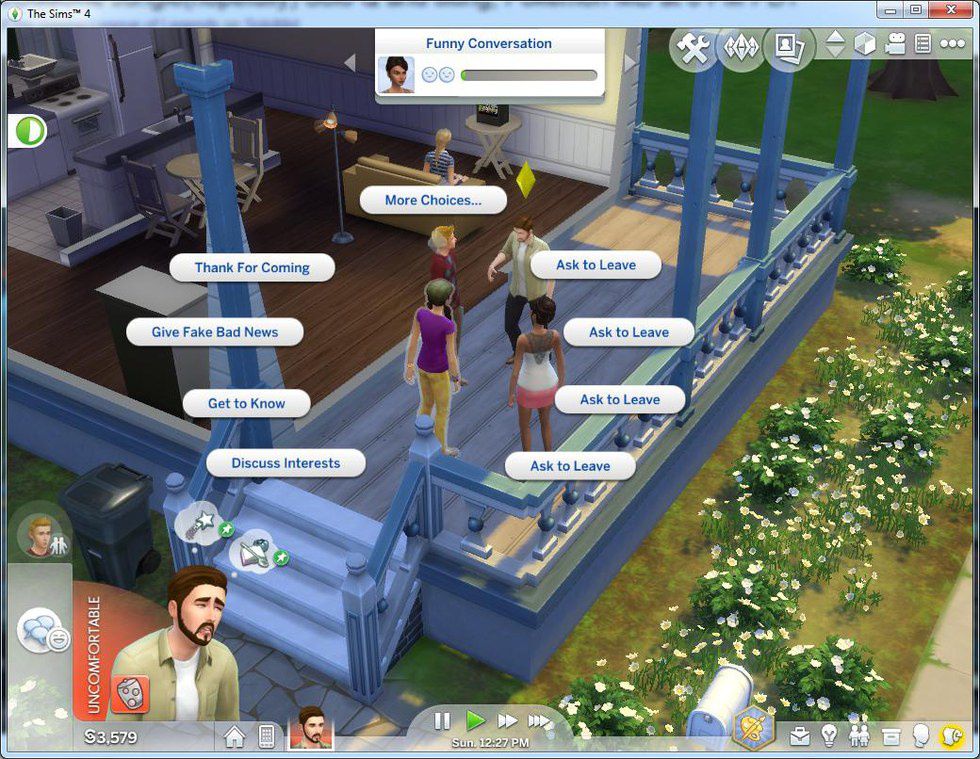Click the uncomfortable moodlet icon

tap(130, 693)
